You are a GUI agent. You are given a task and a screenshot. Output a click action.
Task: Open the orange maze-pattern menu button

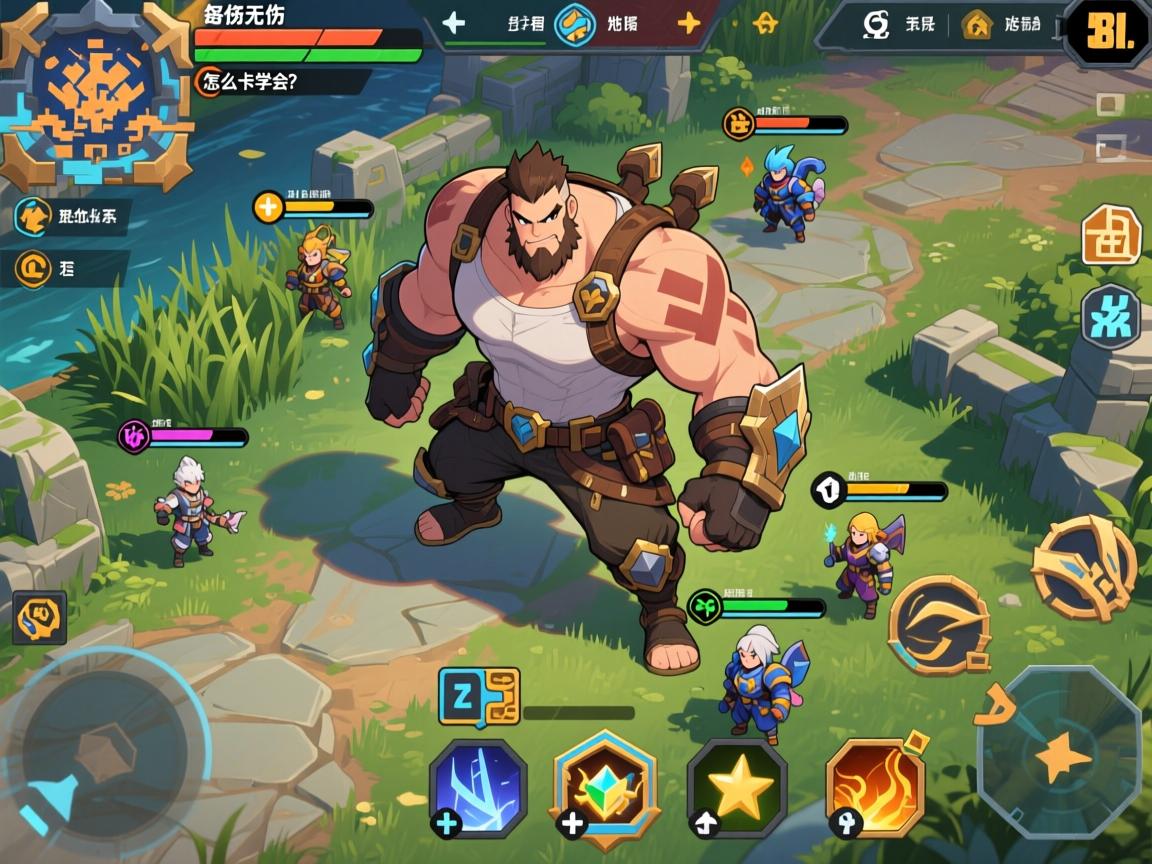point(1111,235)
